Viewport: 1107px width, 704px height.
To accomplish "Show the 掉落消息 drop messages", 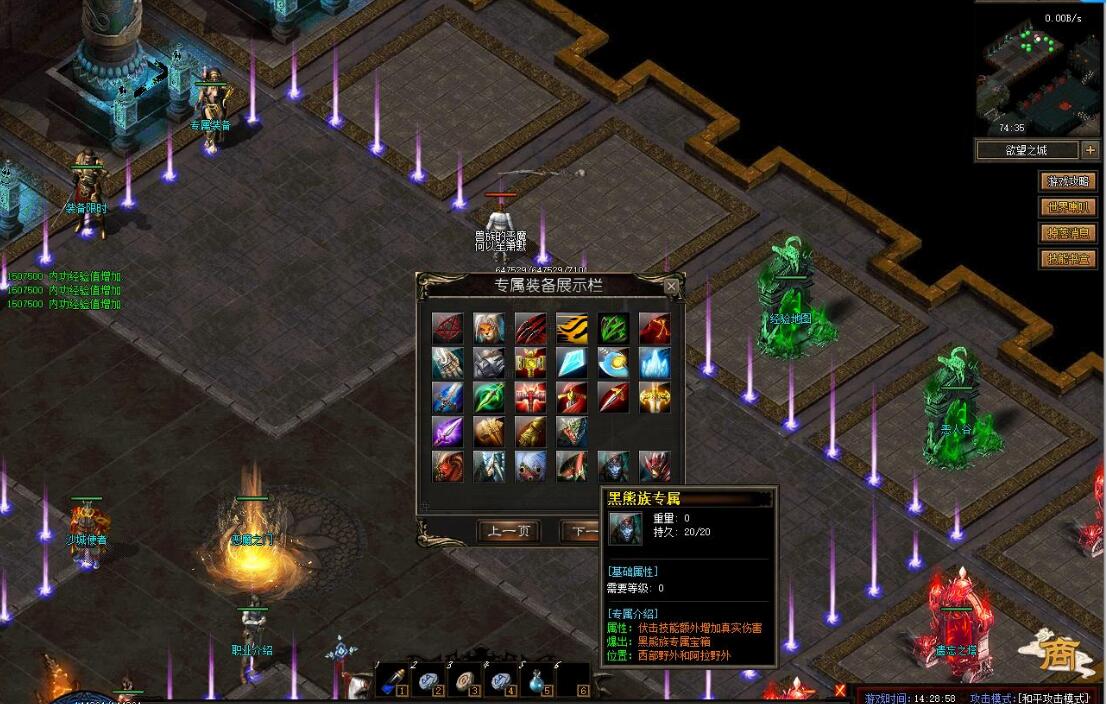I will click(1068, 233).
